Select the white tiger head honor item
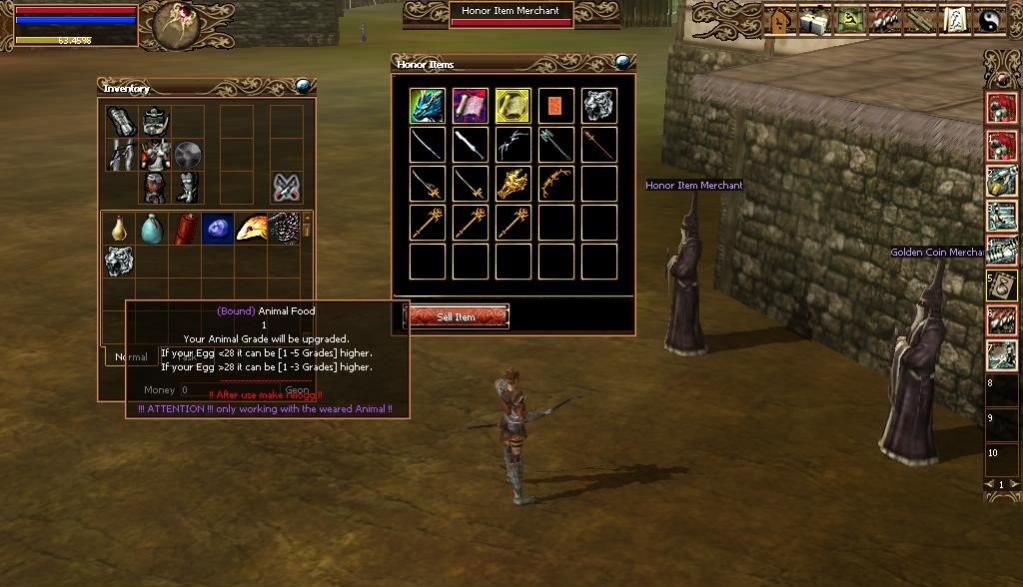 pos(599,106)
